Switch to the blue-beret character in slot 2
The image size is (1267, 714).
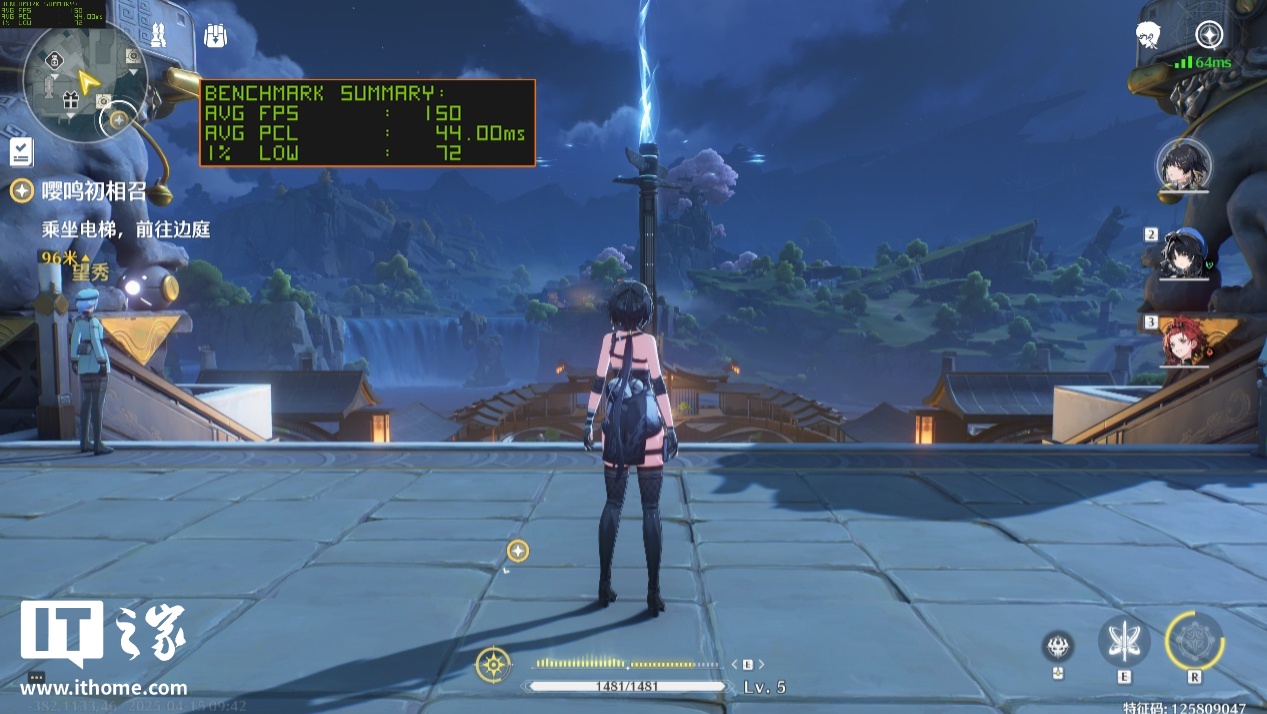point(1186,254)
